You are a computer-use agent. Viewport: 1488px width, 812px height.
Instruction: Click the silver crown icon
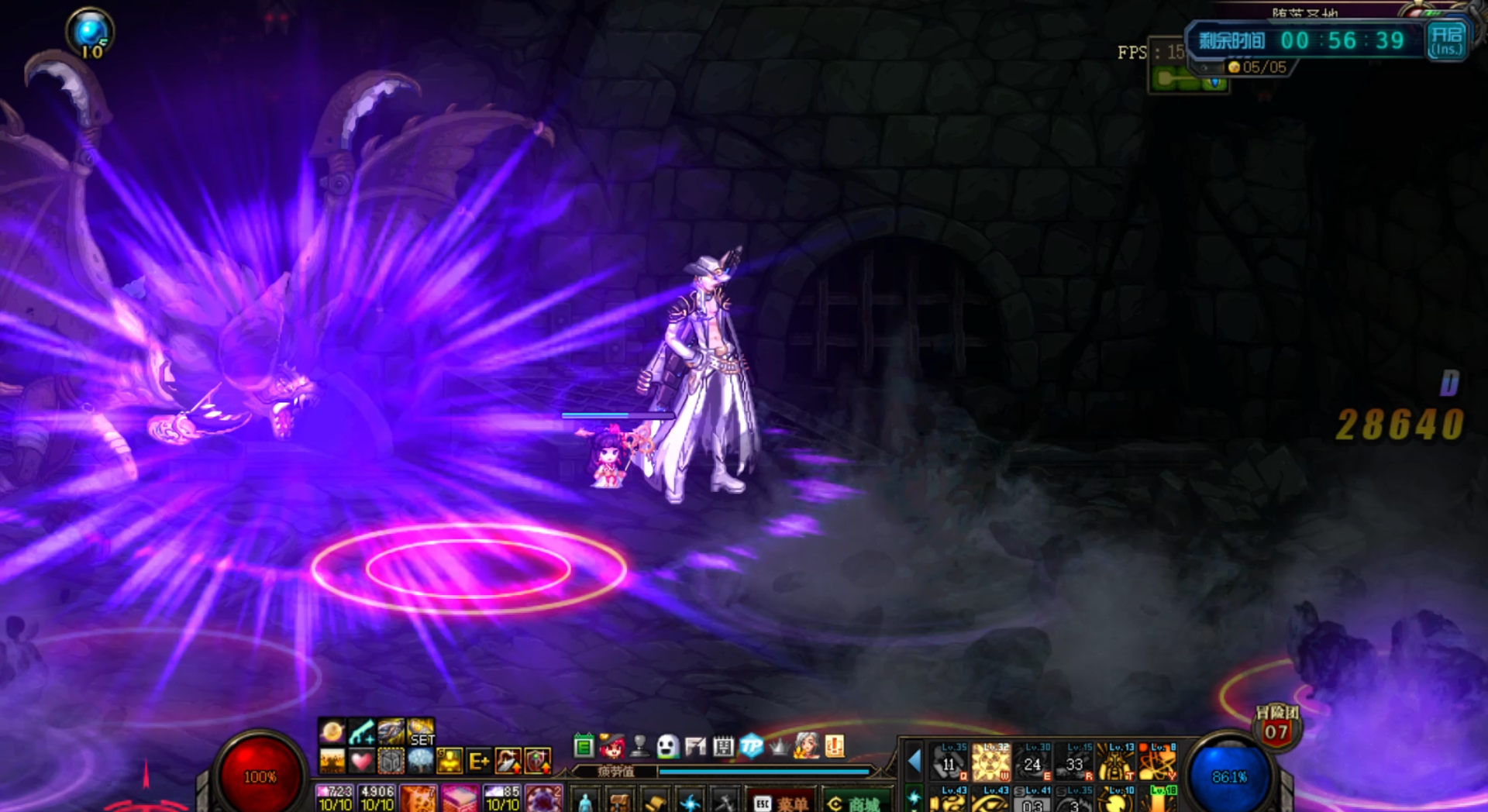click(778, 746)
